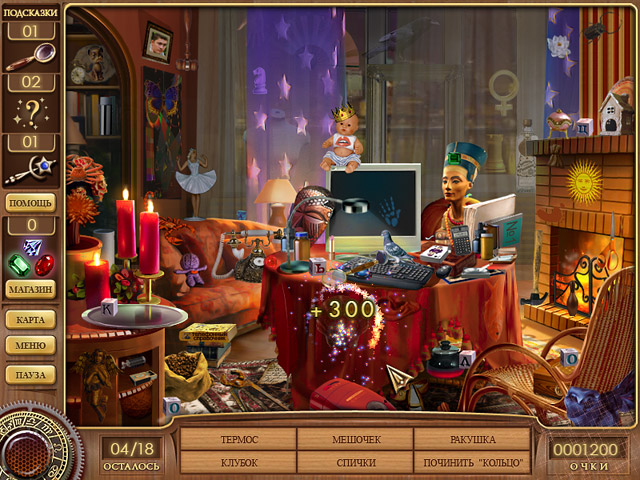The height and width of the screenshot is (480, 640).
Task: Choose РАКУШКА in the item list
Action: point(472,440)
